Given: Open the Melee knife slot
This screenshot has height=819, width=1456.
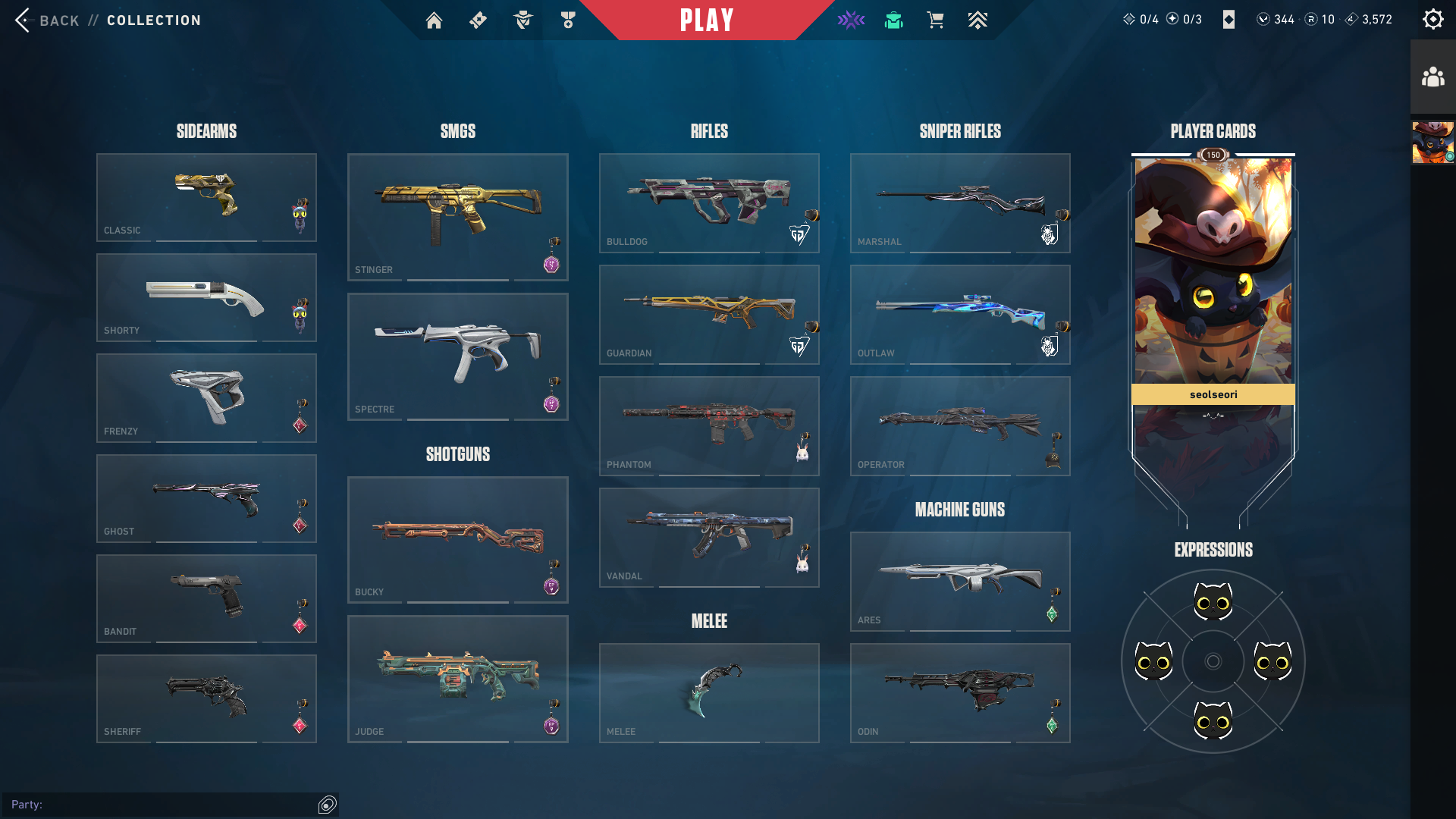Looking at the screenshot, I should (709, 692).
